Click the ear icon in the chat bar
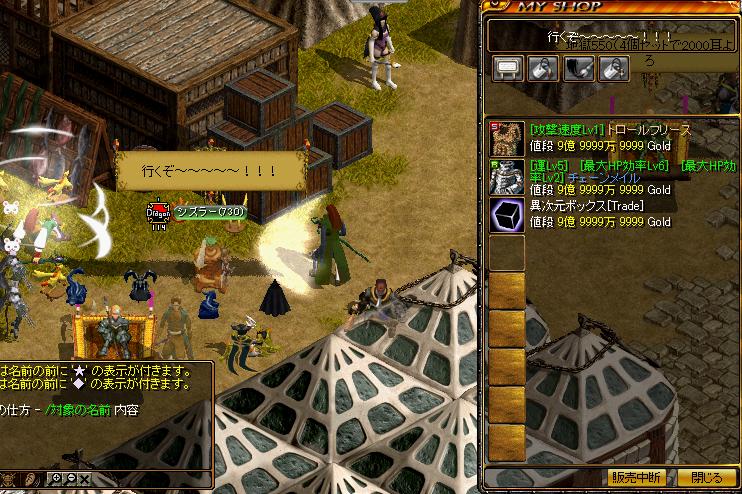 [x=31, y=480]
